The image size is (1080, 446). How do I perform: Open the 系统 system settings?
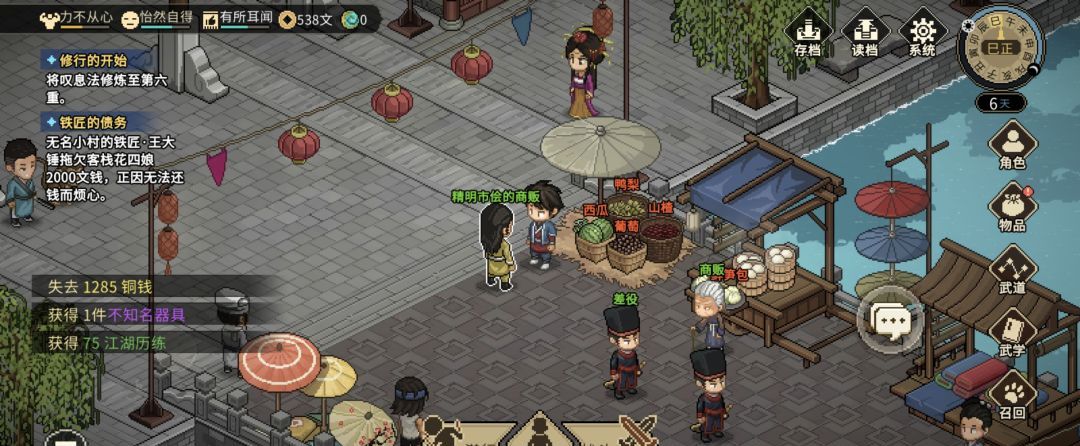[x=922, y=34]
